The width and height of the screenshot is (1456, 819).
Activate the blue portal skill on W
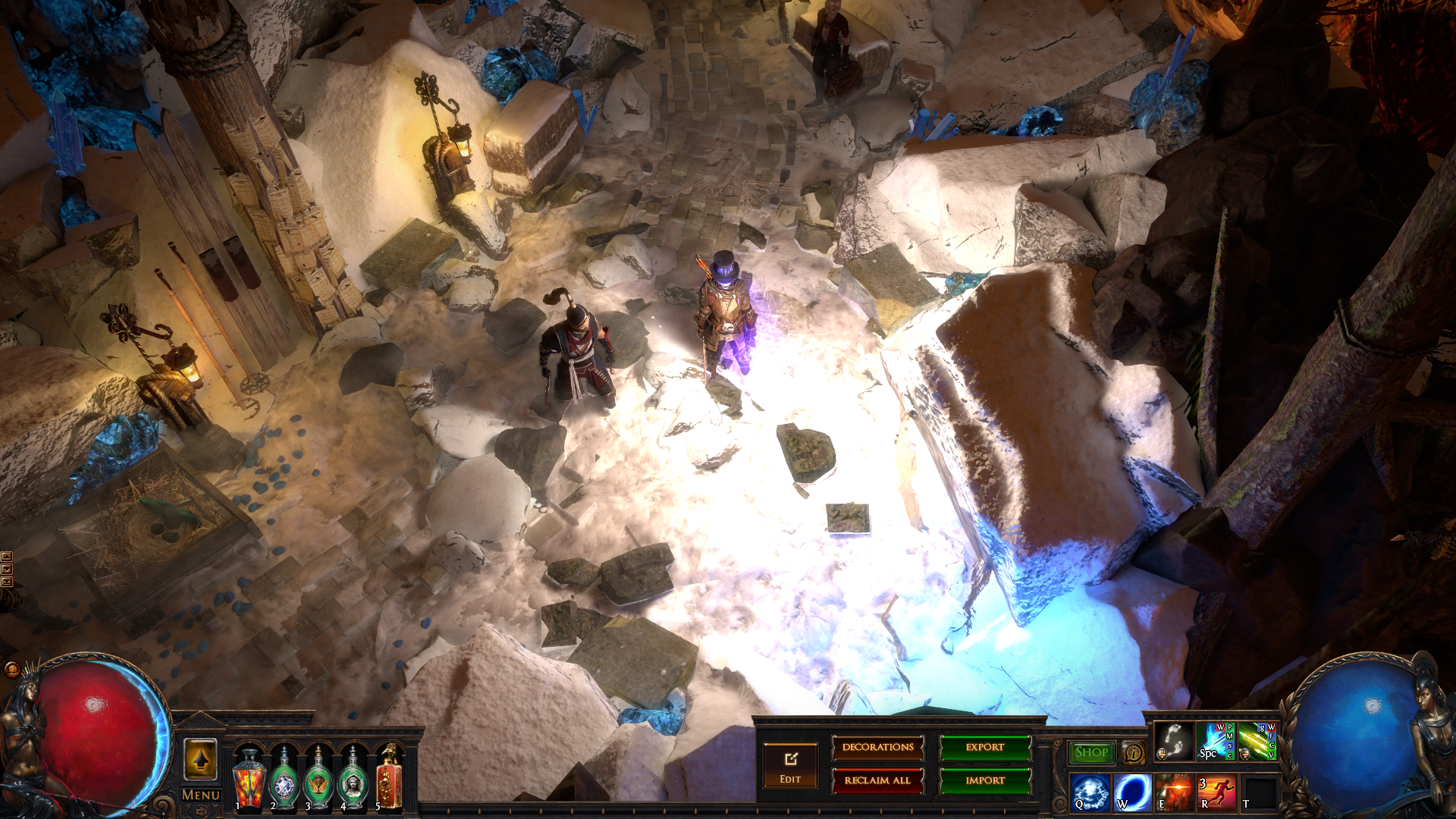(x=1132, y=792)
